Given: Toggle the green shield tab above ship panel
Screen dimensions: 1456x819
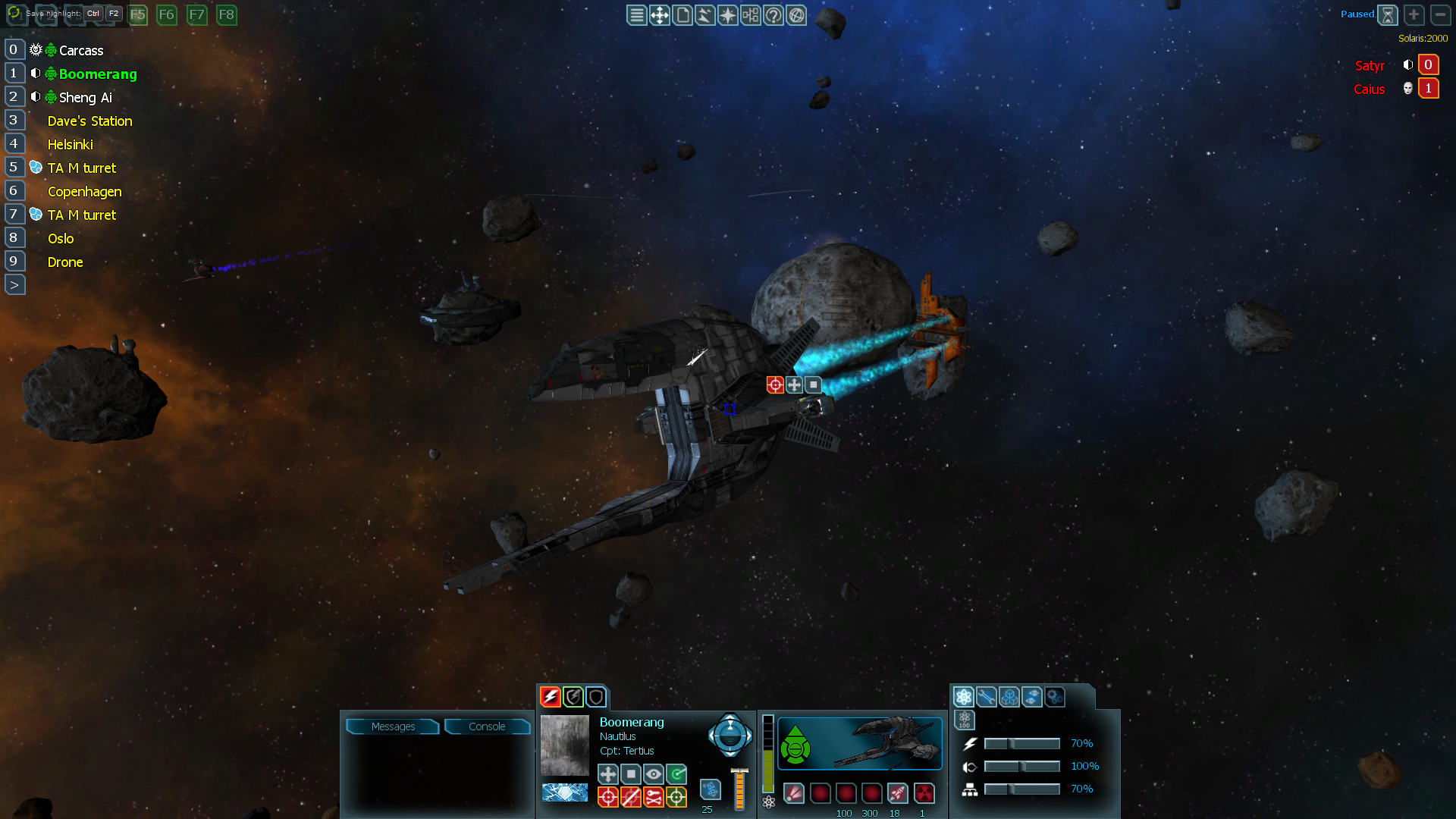Looking at the screenshot, I should pos(573,696).
